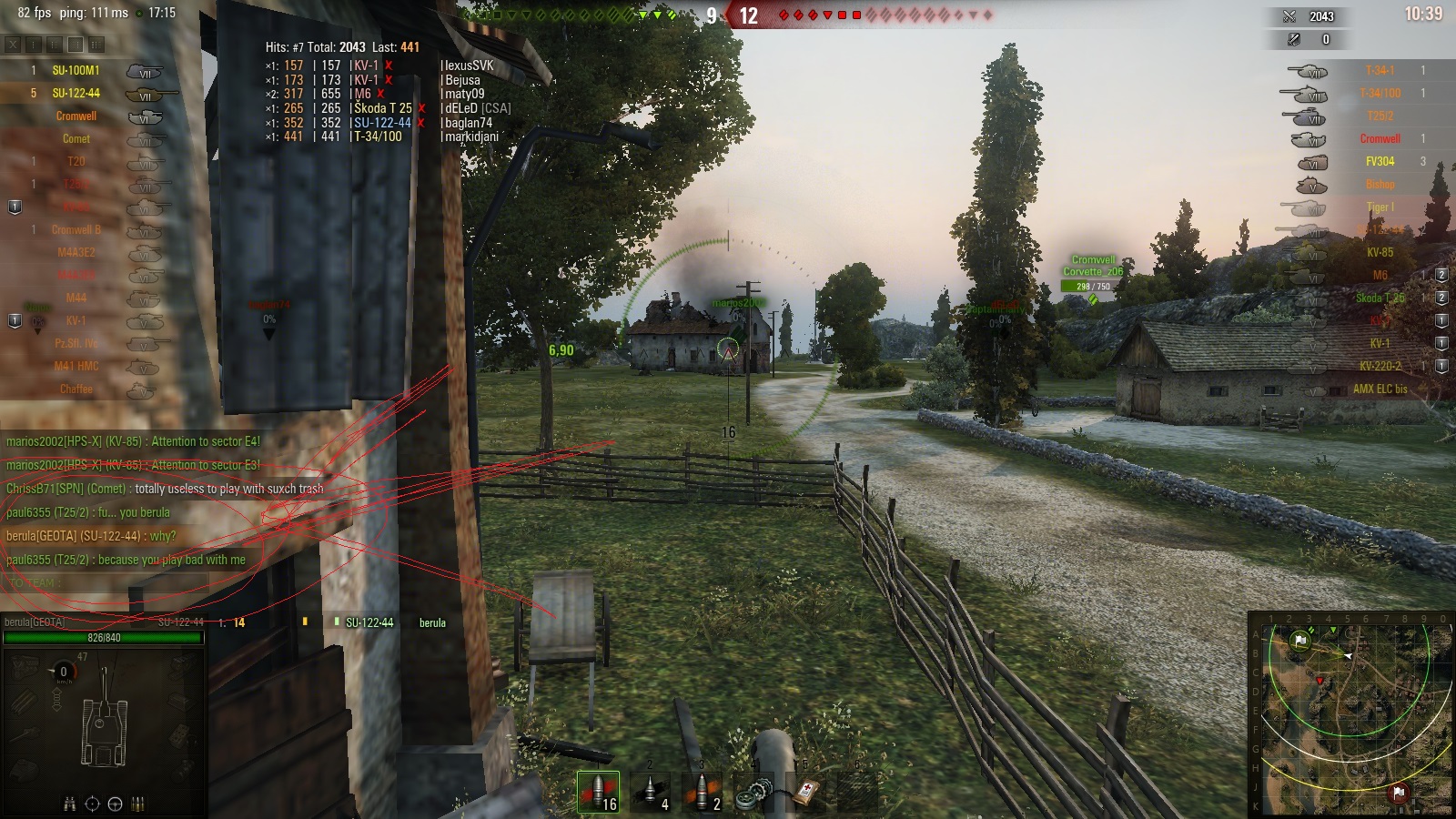Viewport: 1456px width, 819px height.
Task: Click the ammo shells icon bottom left
Action: [x=136, y=802]
